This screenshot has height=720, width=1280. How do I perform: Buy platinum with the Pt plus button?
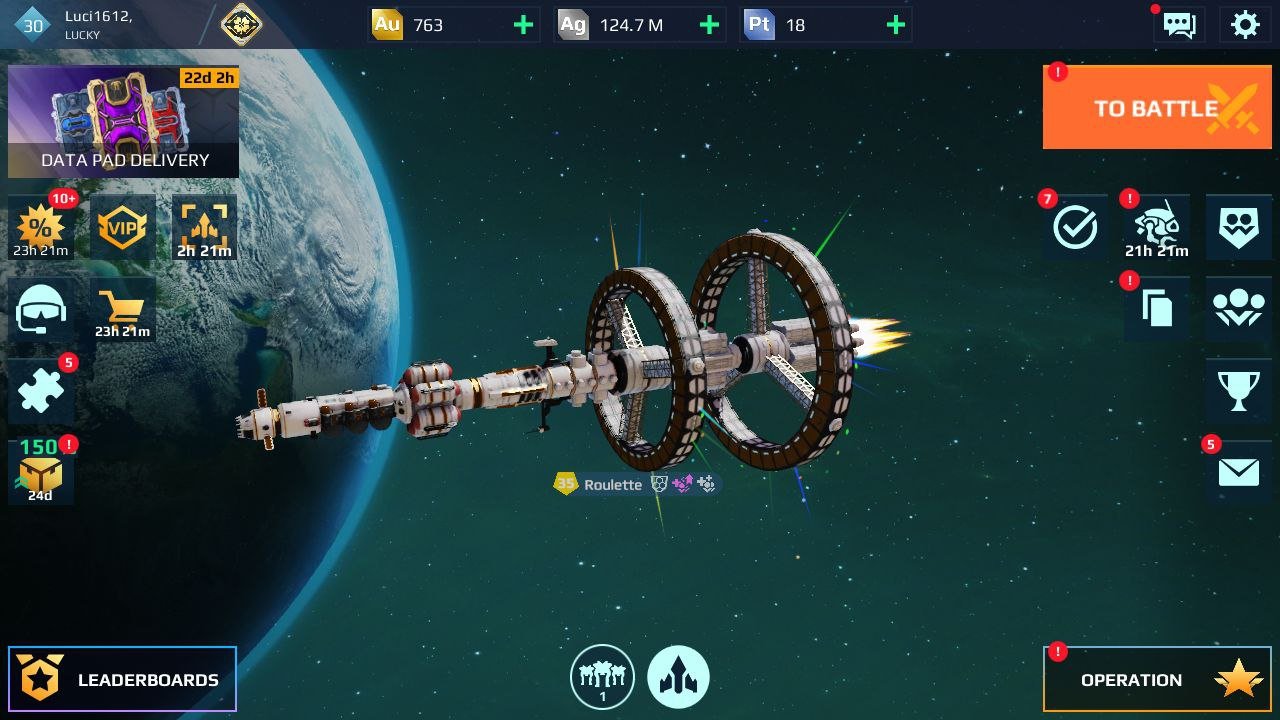click(896, 25)
